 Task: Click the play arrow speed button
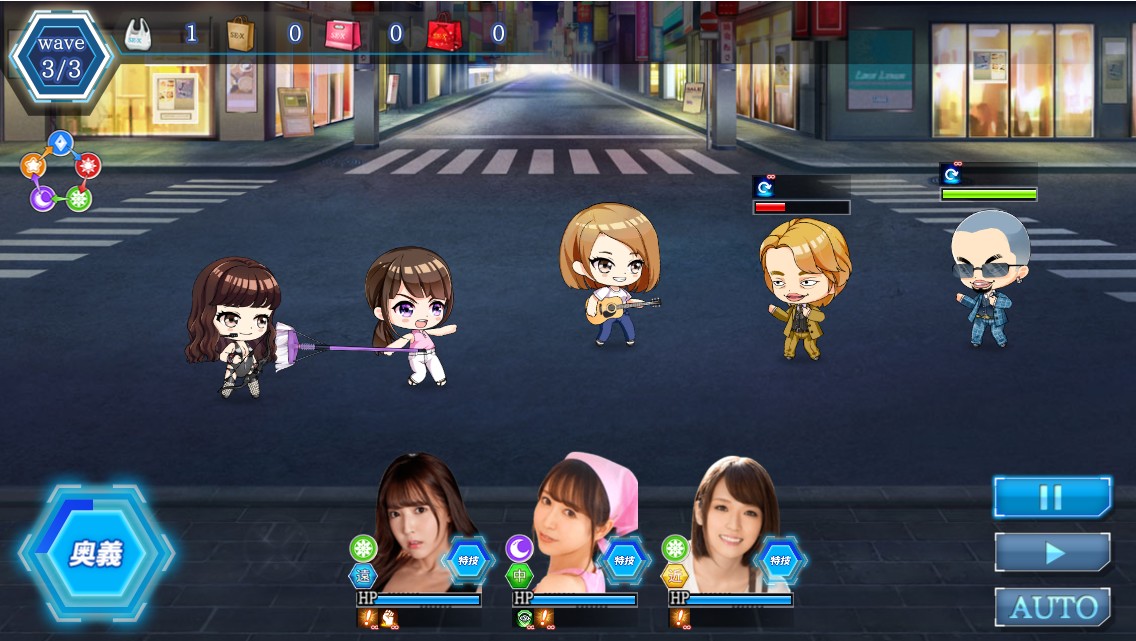pyautogui.click(x=1052, y=552)
